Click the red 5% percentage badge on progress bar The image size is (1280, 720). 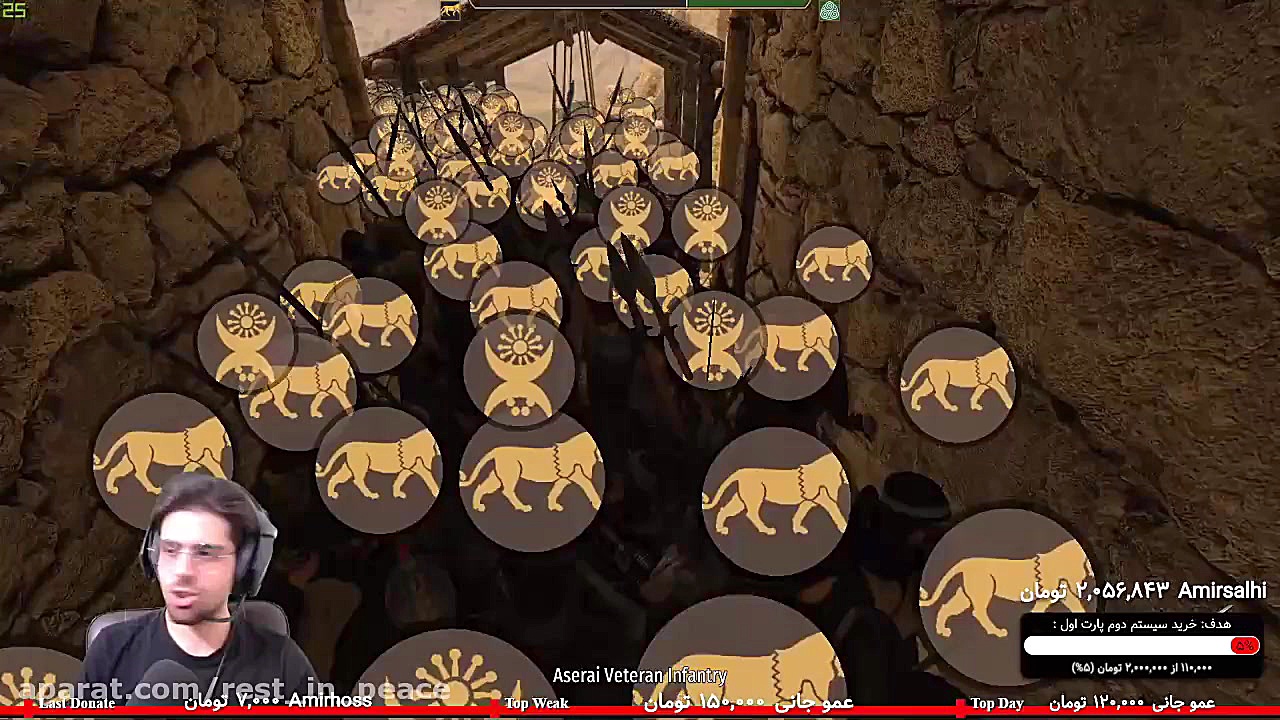click(x=1243, y=646)
